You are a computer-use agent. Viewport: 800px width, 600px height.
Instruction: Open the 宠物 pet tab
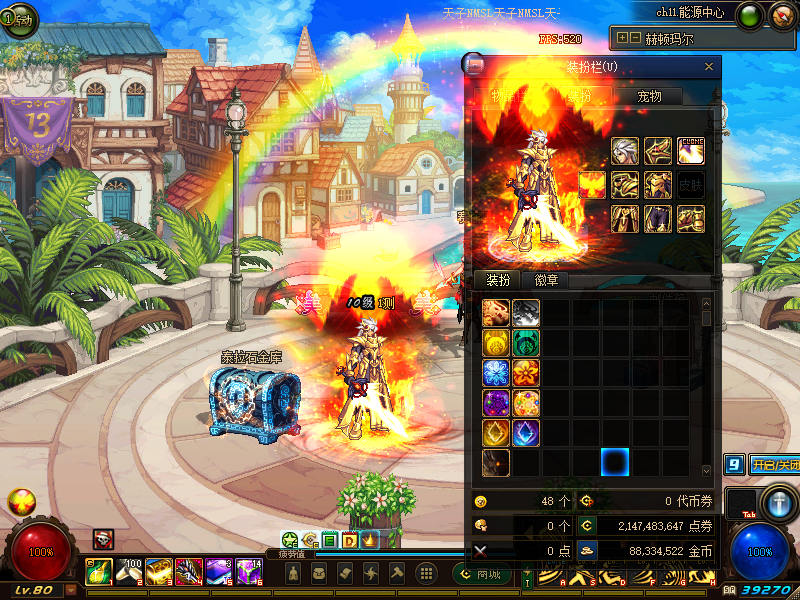click(649, 96)
